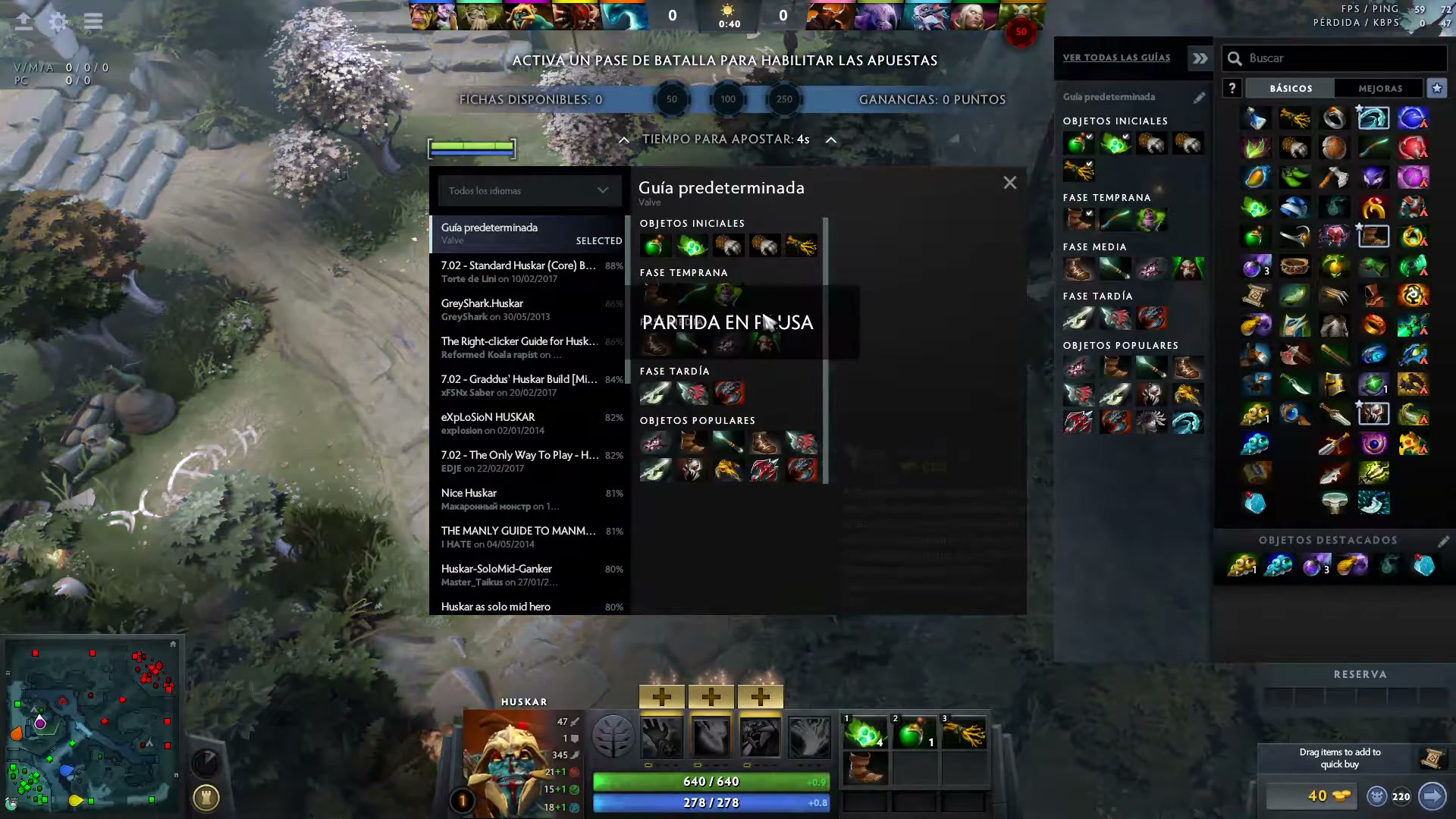Close the guide selection panel
This screenshot has height=819, width=1456.
click(x=1009, y=183)
